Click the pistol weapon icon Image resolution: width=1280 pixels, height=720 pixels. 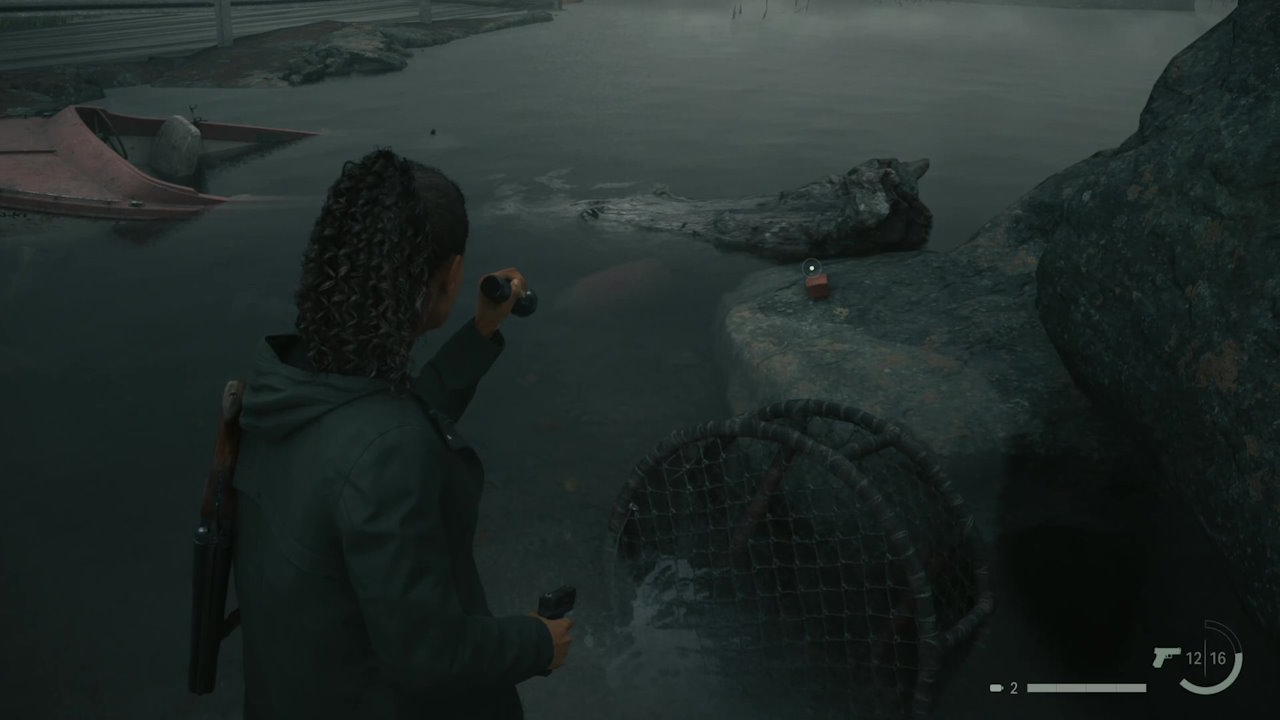point(1166,658)
